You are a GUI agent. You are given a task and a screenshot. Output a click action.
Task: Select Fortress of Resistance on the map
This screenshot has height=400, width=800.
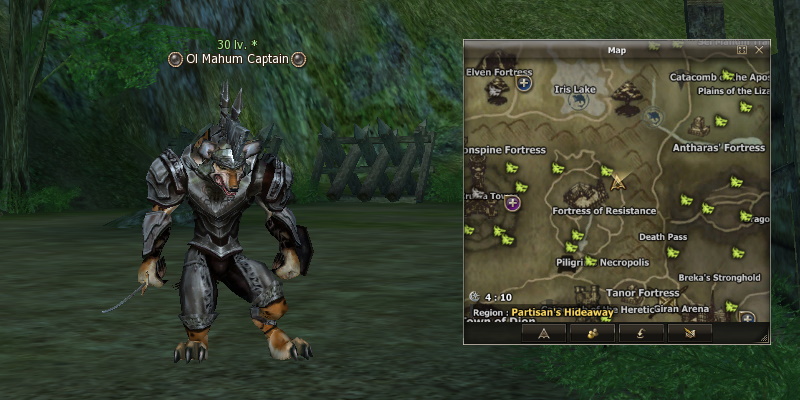click(x=604, y=211)
